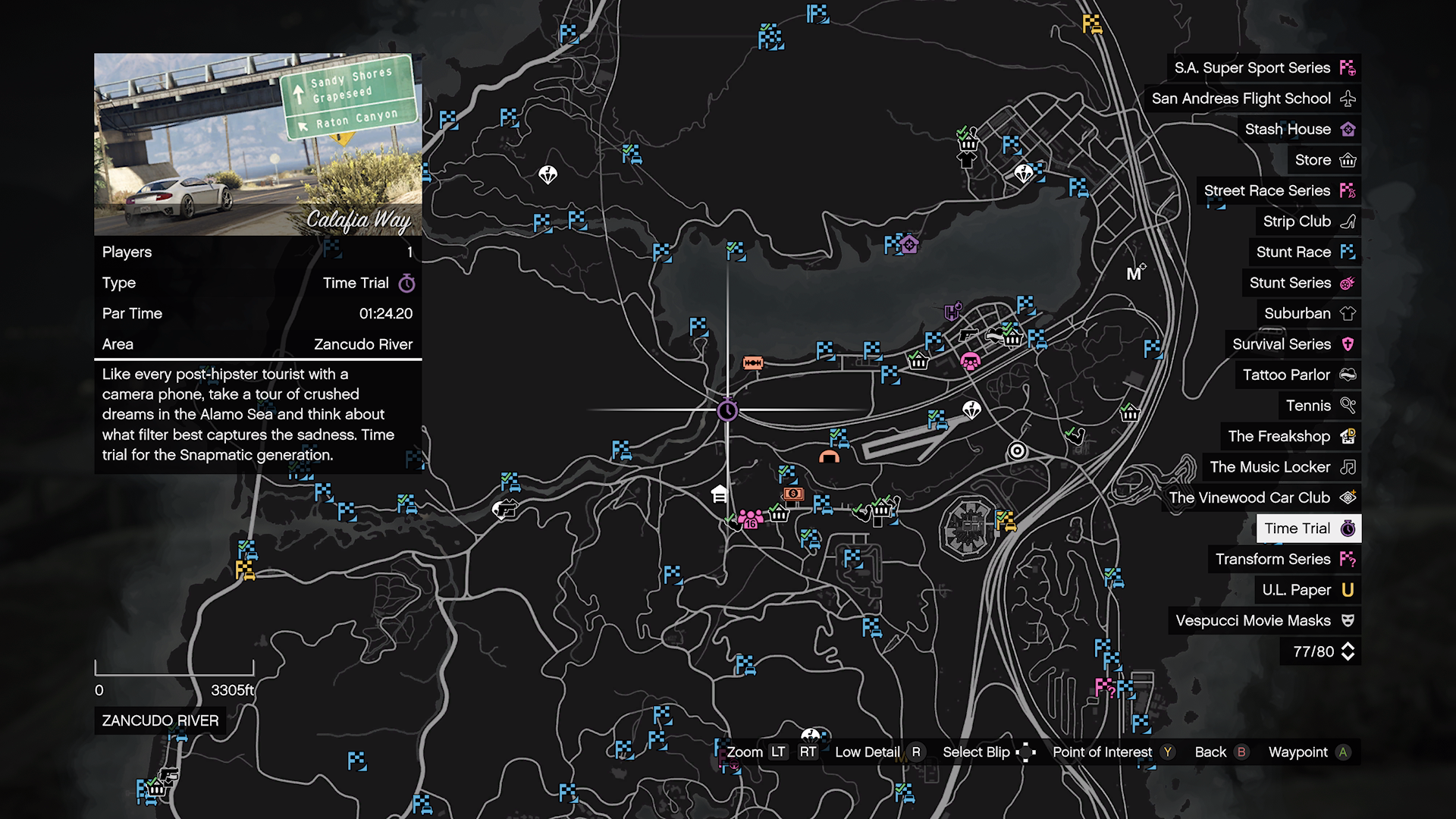This screenshot has height=819, width=1456.
Task: Select The Music Locker legend entry
Action: 1282,467
